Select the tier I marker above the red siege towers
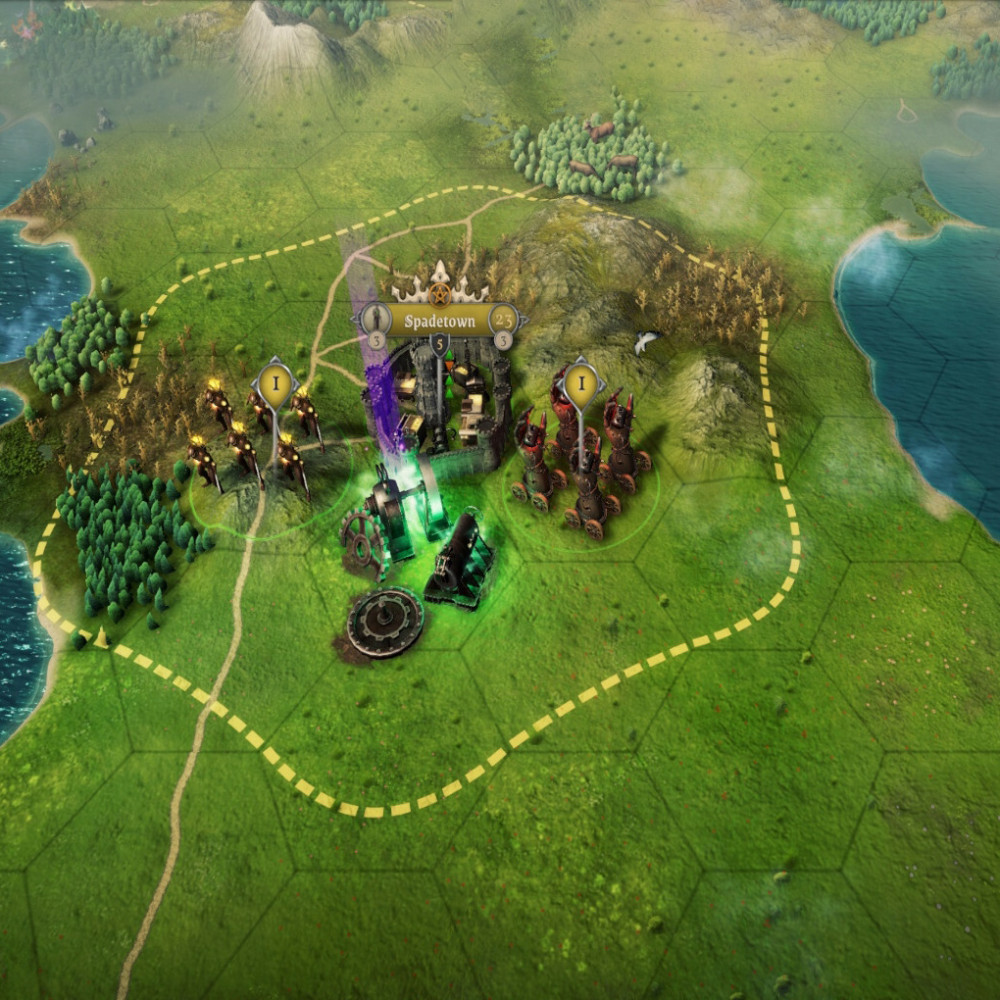This screenshot has width=1000, height=1000. (x=580, y=383)
